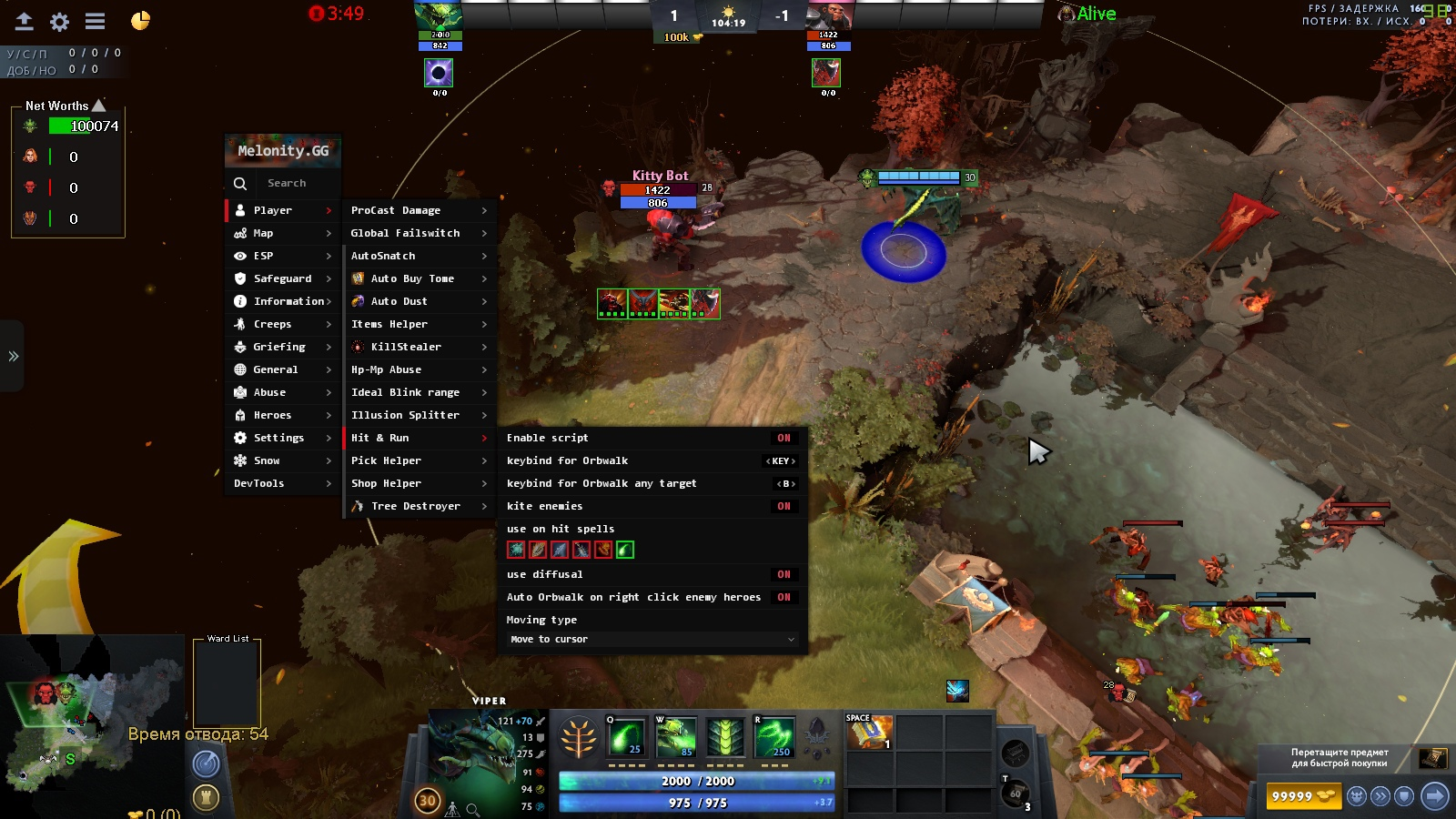
Task: Toggle the Enable script switch
Action: coord(784,438)
